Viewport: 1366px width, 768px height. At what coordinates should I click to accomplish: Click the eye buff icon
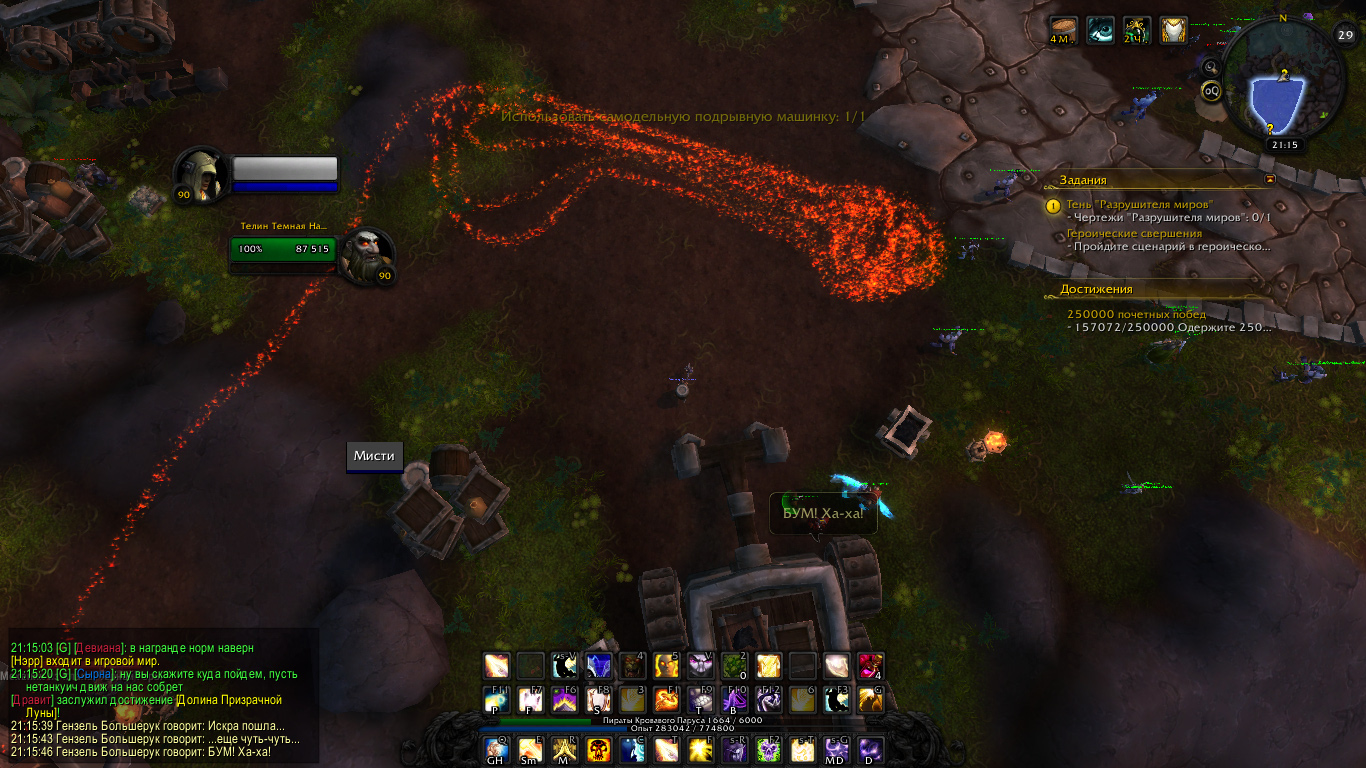(x=1101, y=31)
